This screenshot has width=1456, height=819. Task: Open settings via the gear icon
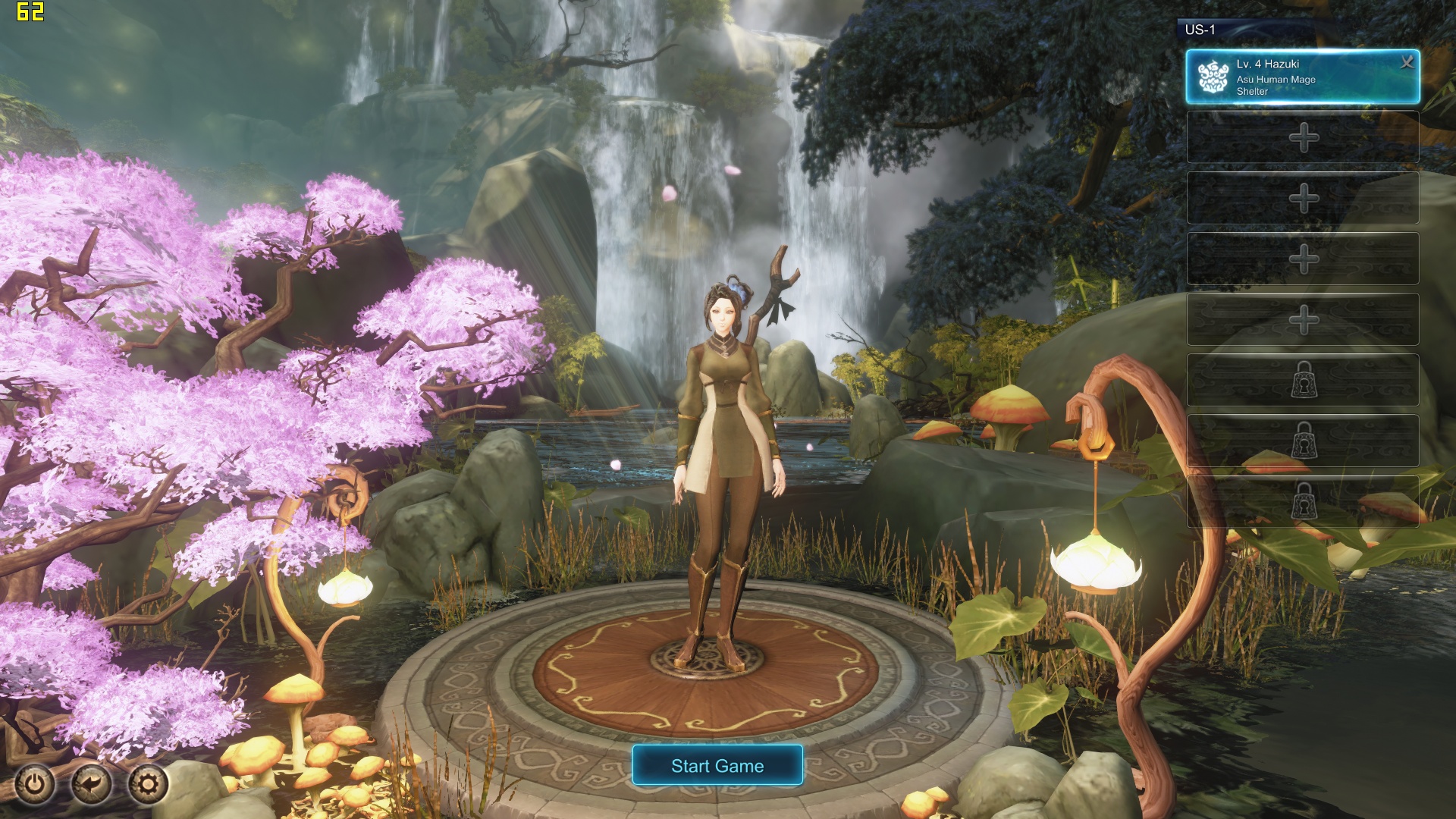pyautogui.click(x=147, y=783)
